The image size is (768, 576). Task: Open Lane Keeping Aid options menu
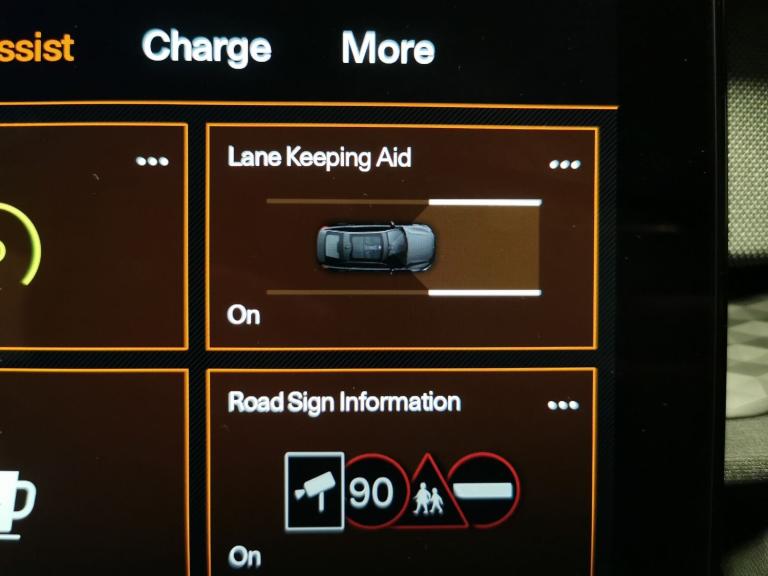[564, 164]
